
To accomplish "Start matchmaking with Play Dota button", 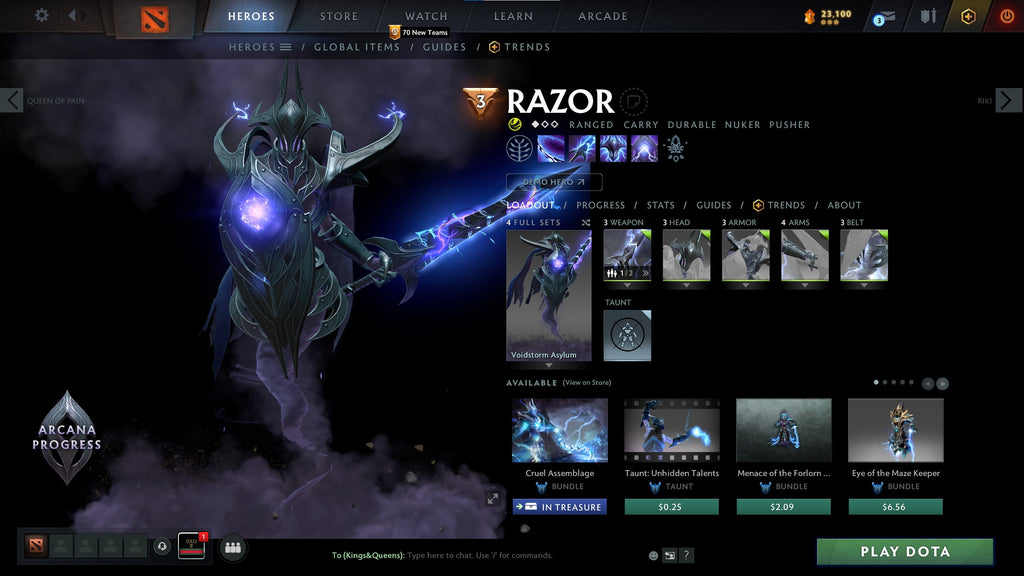I will pos(905,552).
